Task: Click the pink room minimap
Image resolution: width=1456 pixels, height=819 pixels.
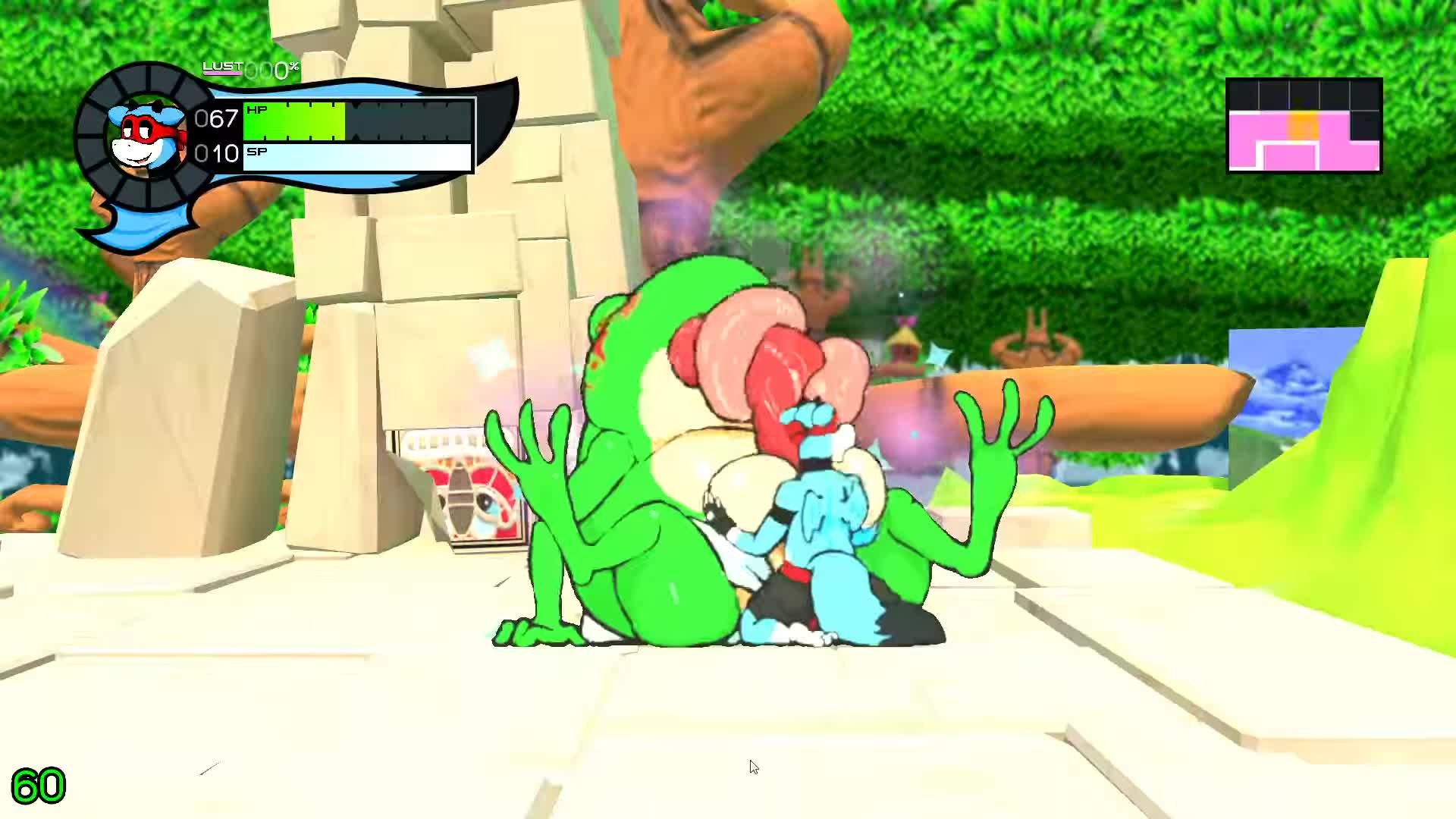Action: pos(1304,126)
